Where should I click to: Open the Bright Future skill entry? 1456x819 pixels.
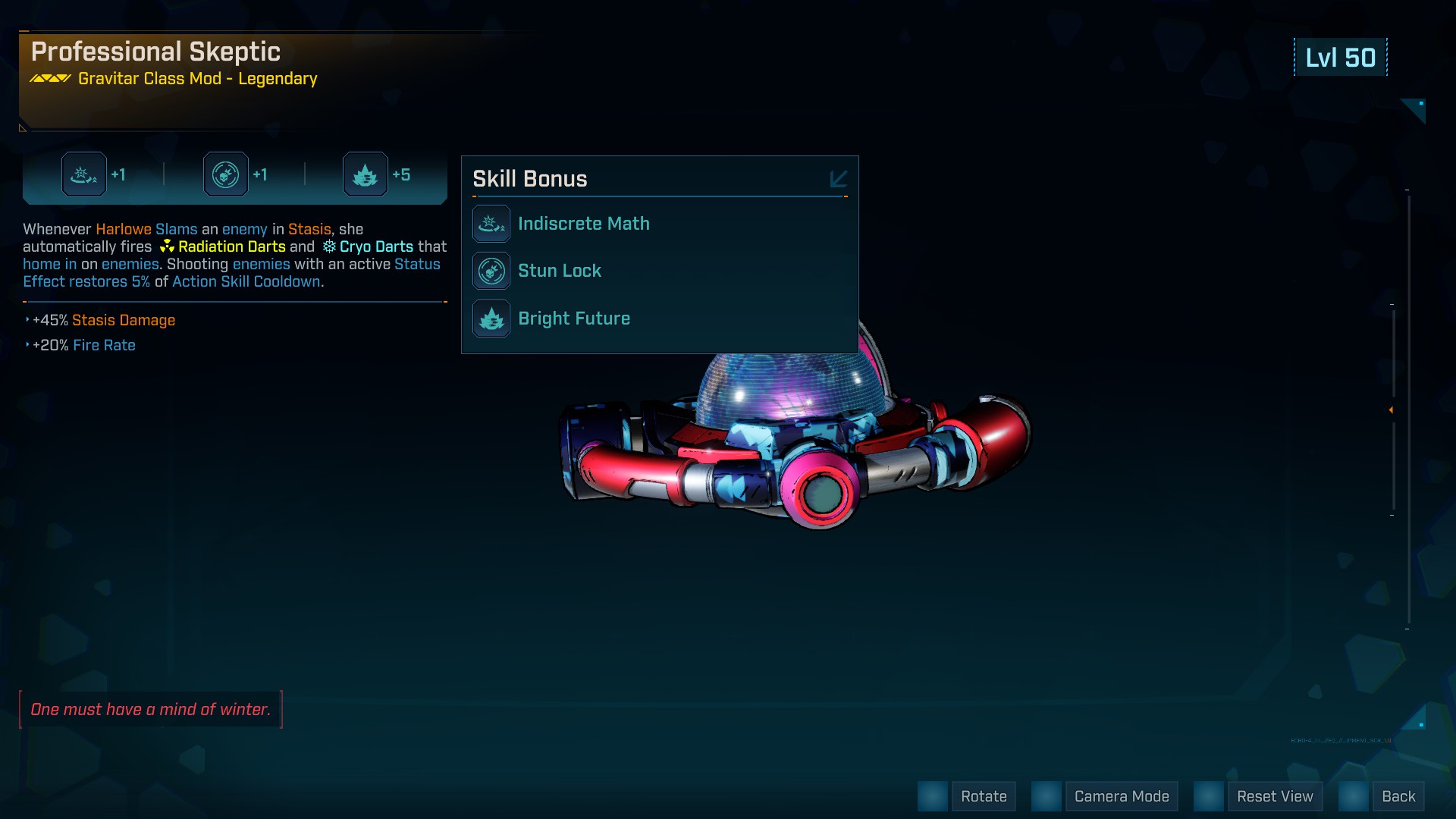(x=573, y=318)
